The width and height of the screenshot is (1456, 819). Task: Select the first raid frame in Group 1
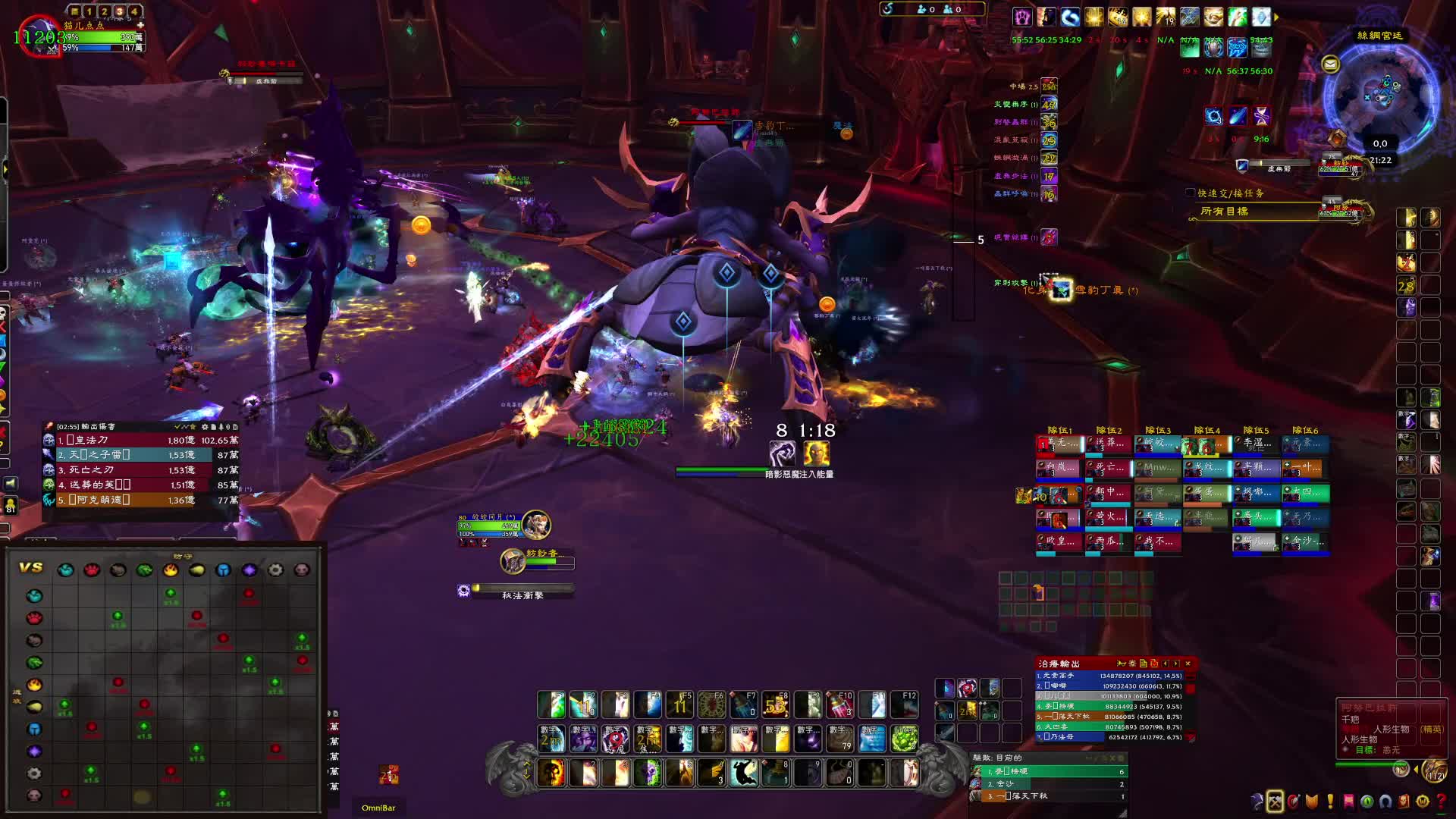pyautogui.click(x=1059, y=444)
